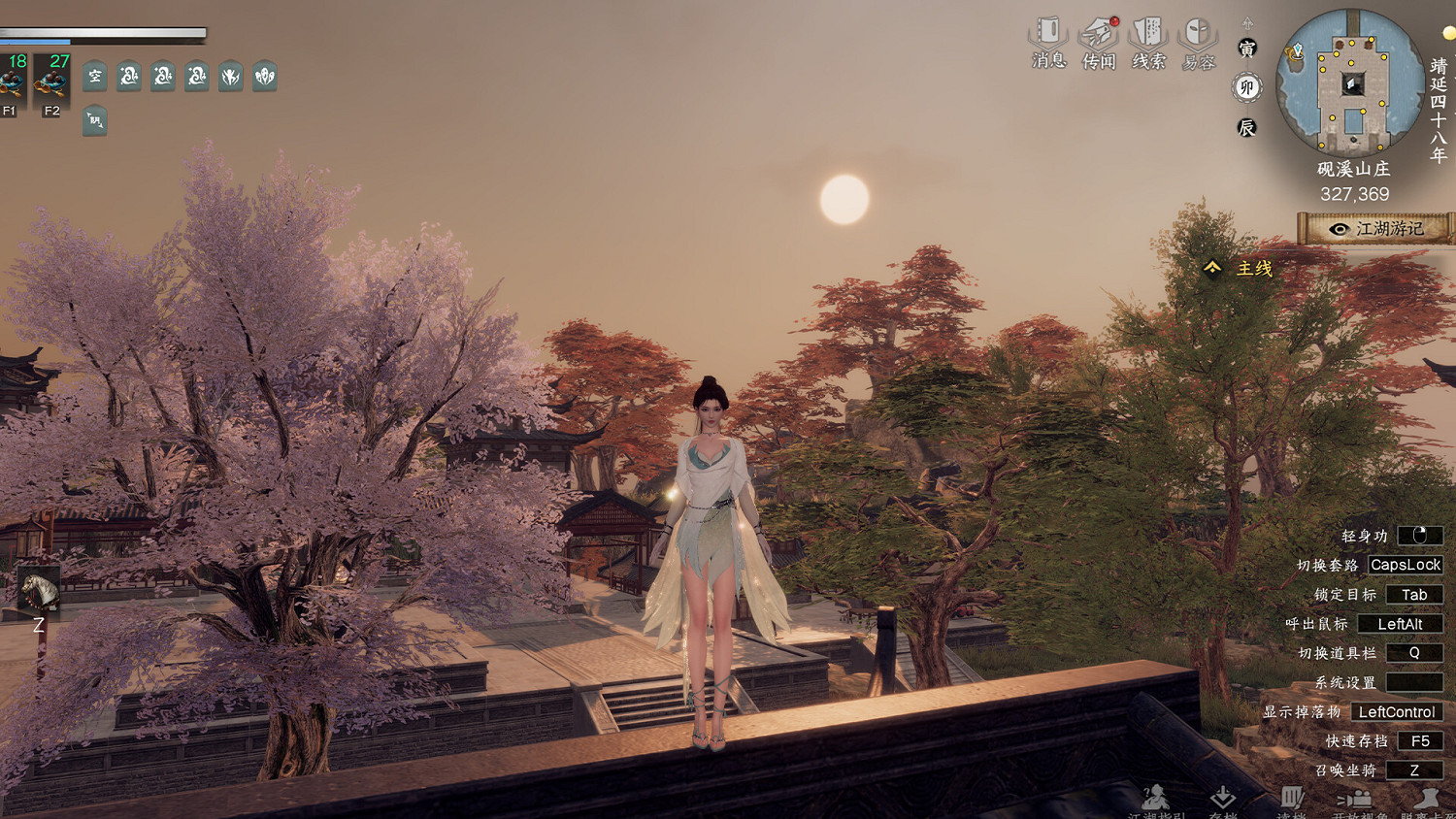Viewport: 1456px width, 819px height.
Task: Toggle the 卯 time marker on the clock column
Action: pyautogui.click(x=1245, y=87)
